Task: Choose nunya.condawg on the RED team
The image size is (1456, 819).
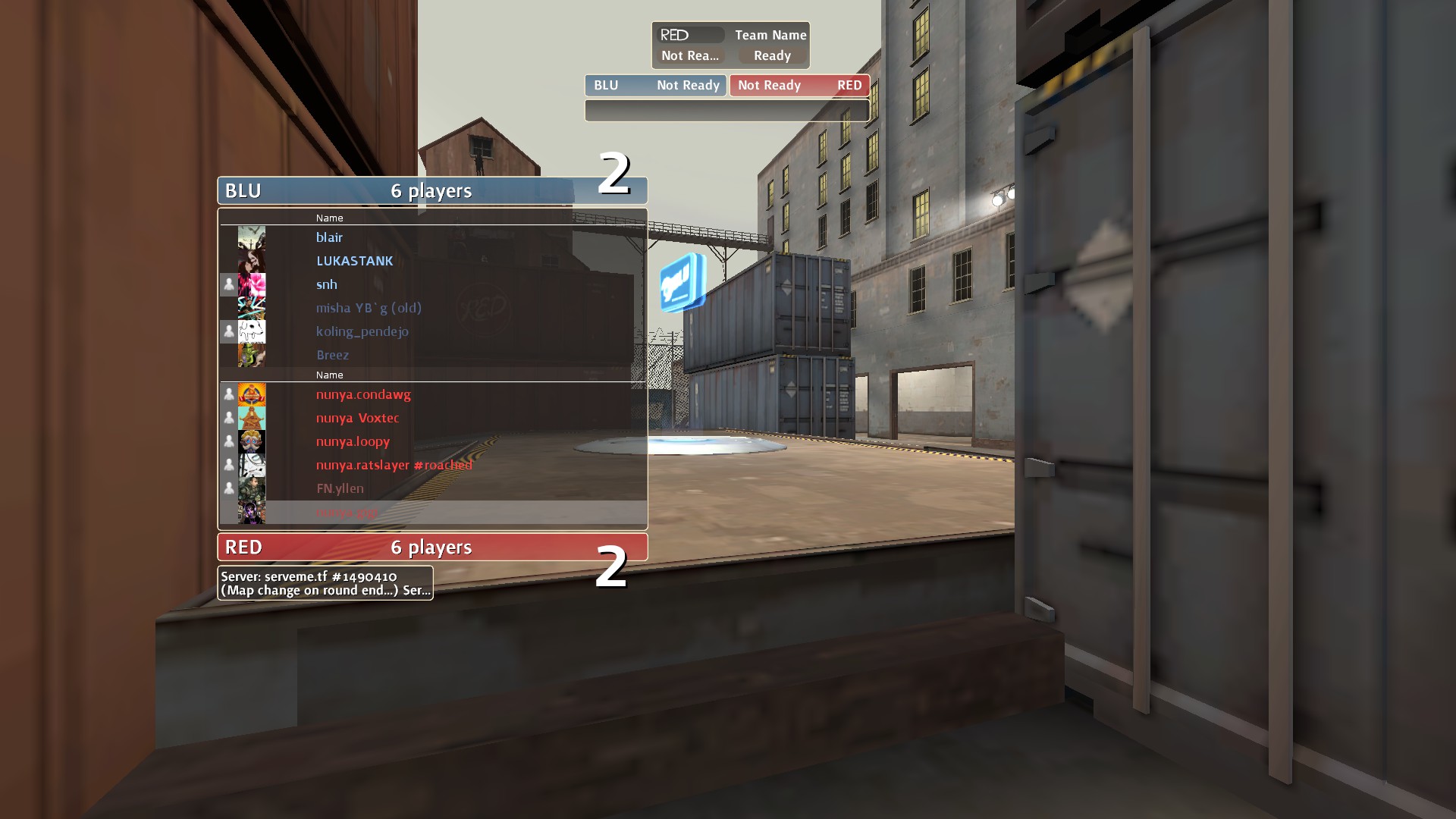Action: (363, 394)
